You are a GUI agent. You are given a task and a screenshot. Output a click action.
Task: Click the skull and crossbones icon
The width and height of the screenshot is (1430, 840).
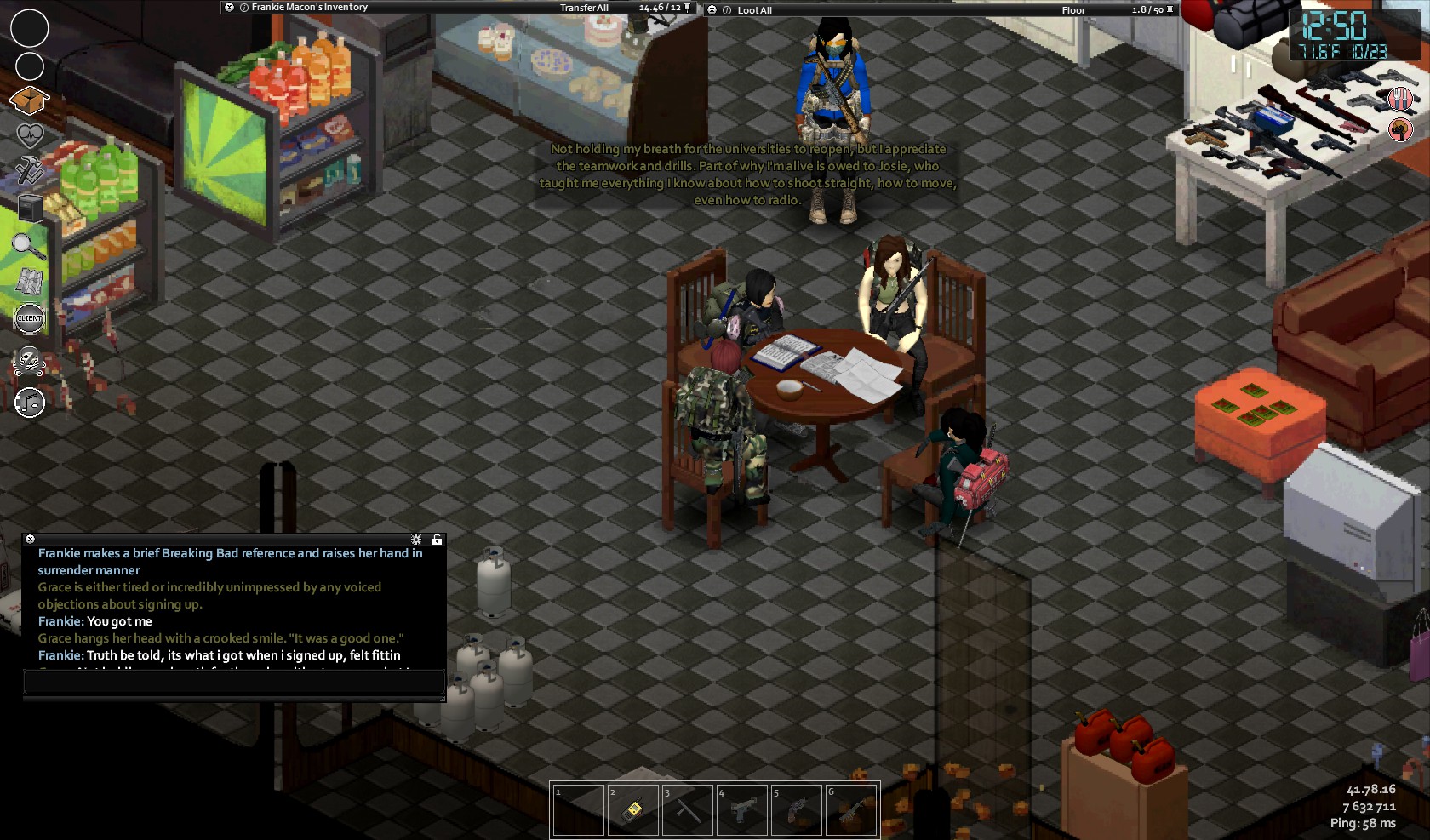(30, 362)
